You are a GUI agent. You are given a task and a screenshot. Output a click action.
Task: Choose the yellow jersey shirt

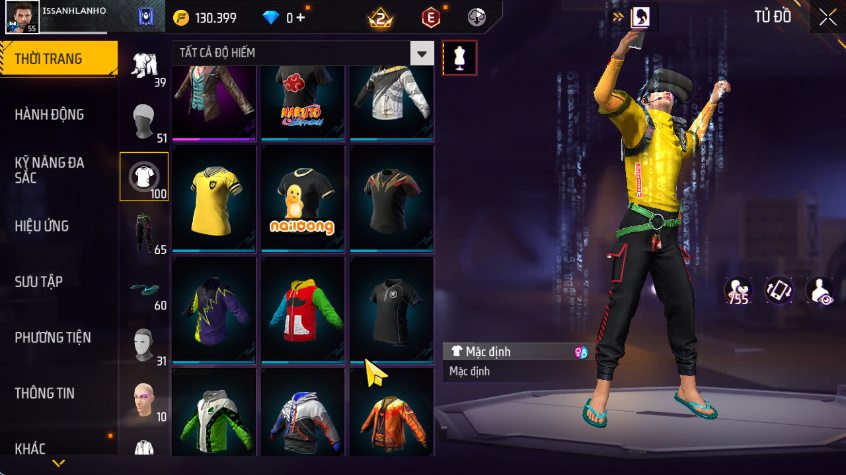[214, 197]
